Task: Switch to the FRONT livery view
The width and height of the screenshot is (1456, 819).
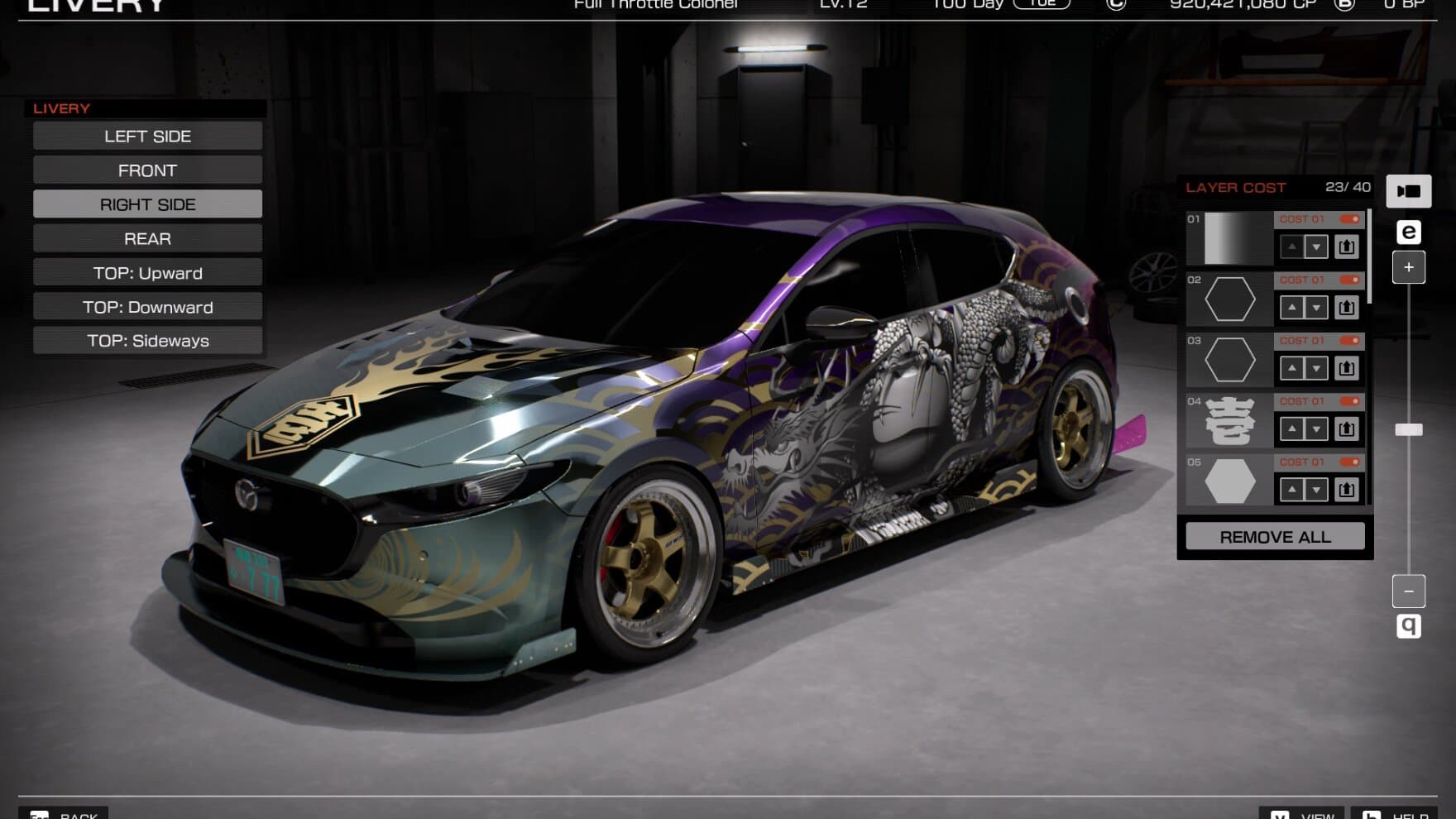Action: [x=147, y=170]
